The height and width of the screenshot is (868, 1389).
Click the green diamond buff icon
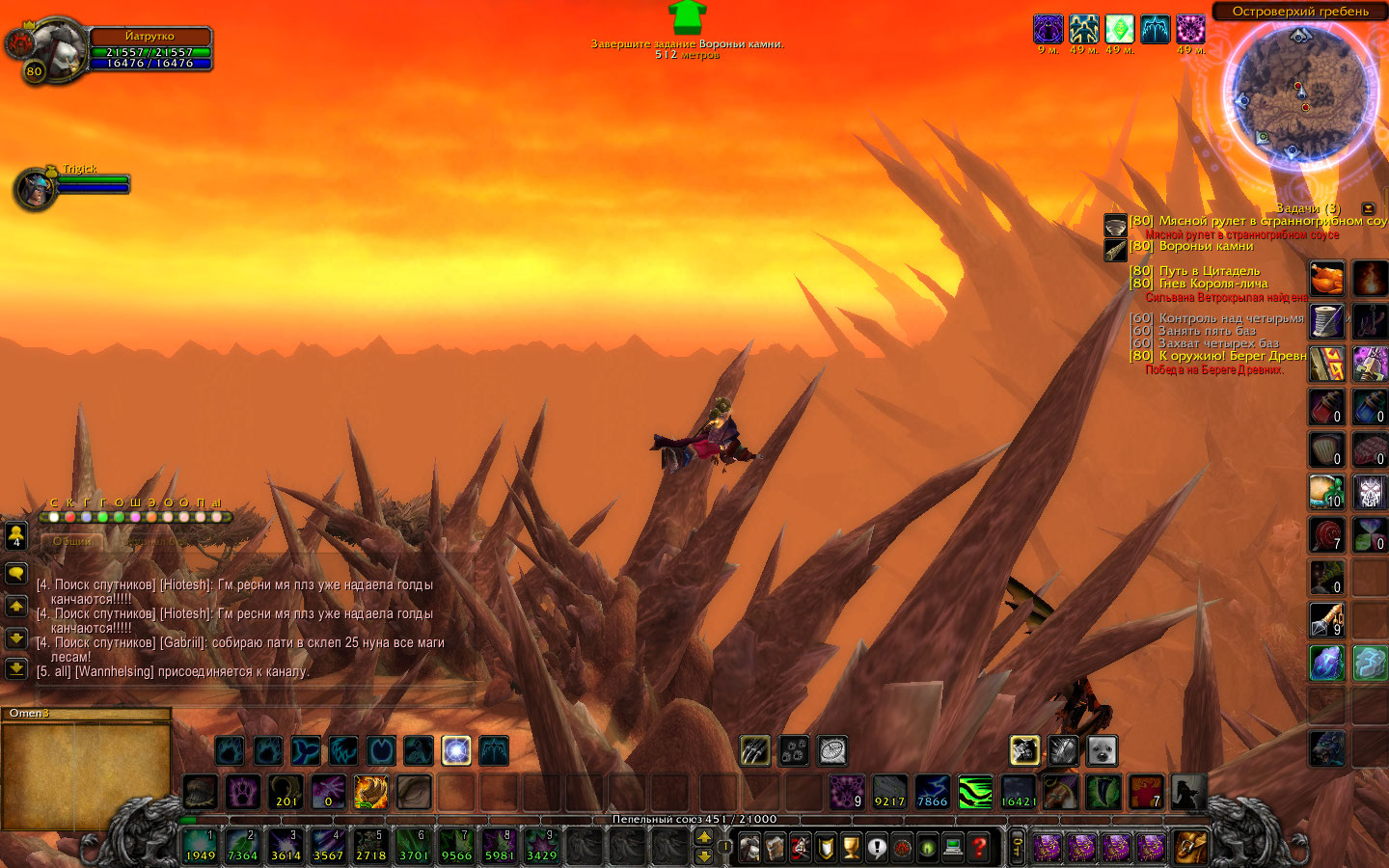(x=1119, y=29)
